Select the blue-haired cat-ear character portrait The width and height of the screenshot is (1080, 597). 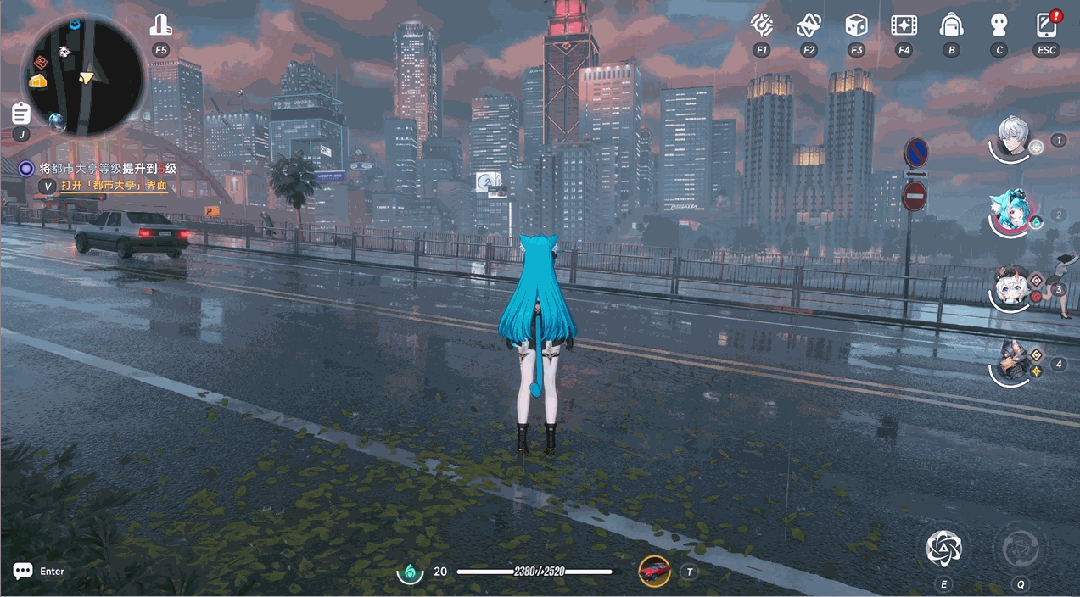(1014, 213)
